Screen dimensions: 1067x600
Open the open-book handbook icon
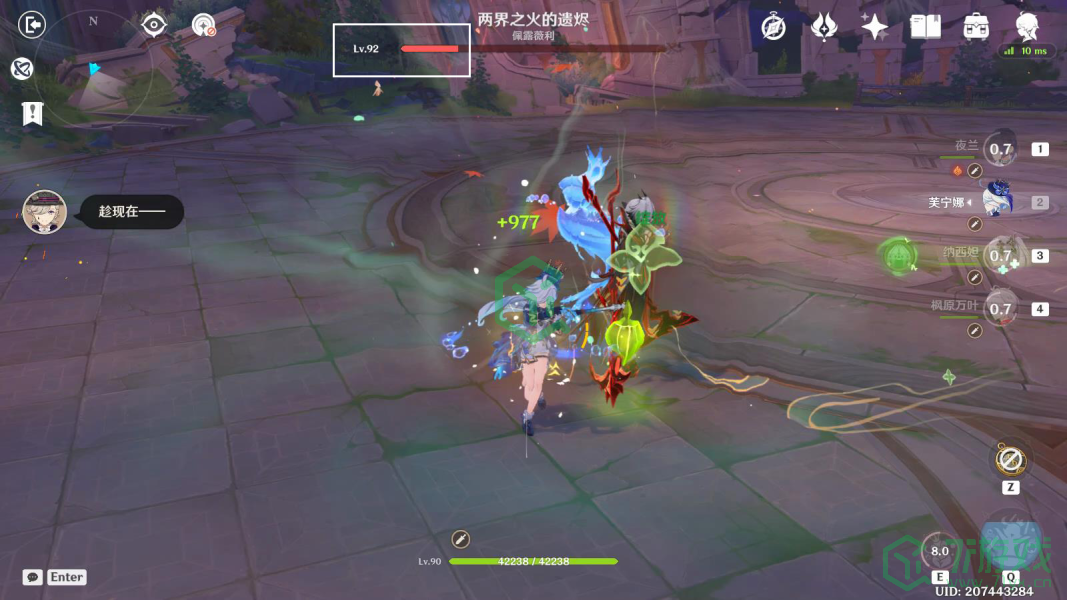[925, 27]
